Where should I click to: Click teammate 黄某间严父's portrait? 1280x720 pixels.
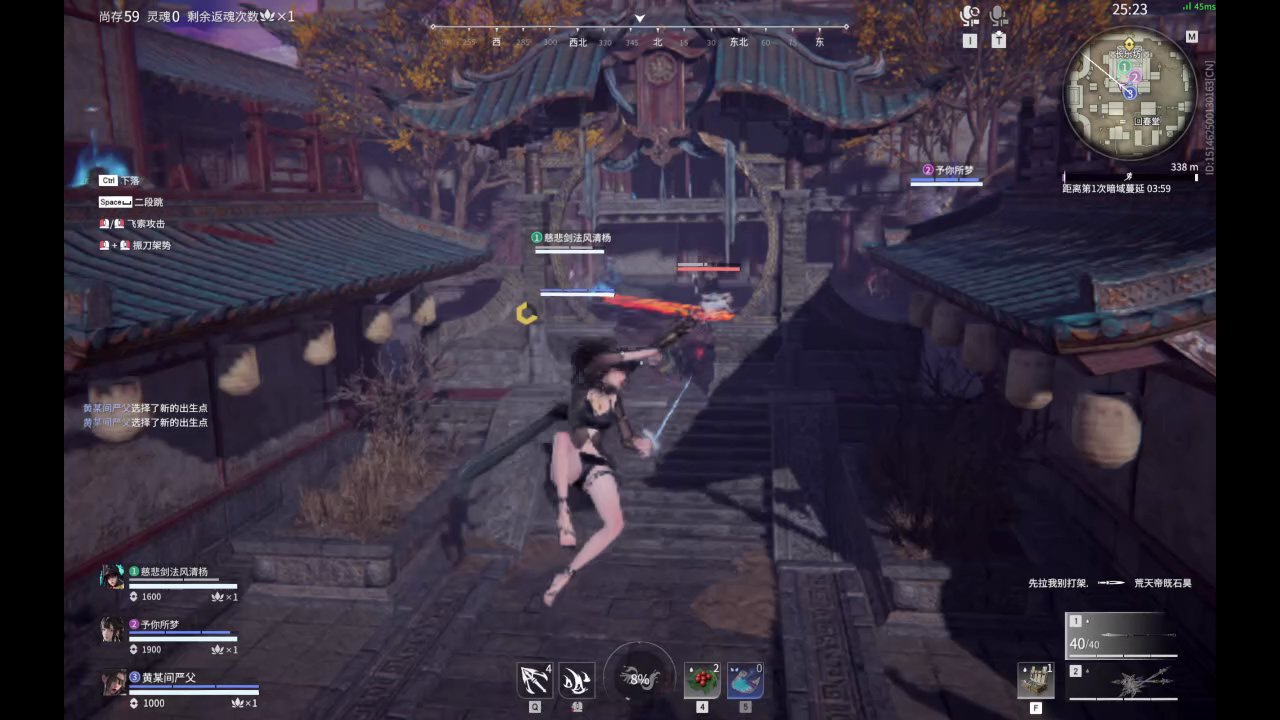[x=113, y=686]
